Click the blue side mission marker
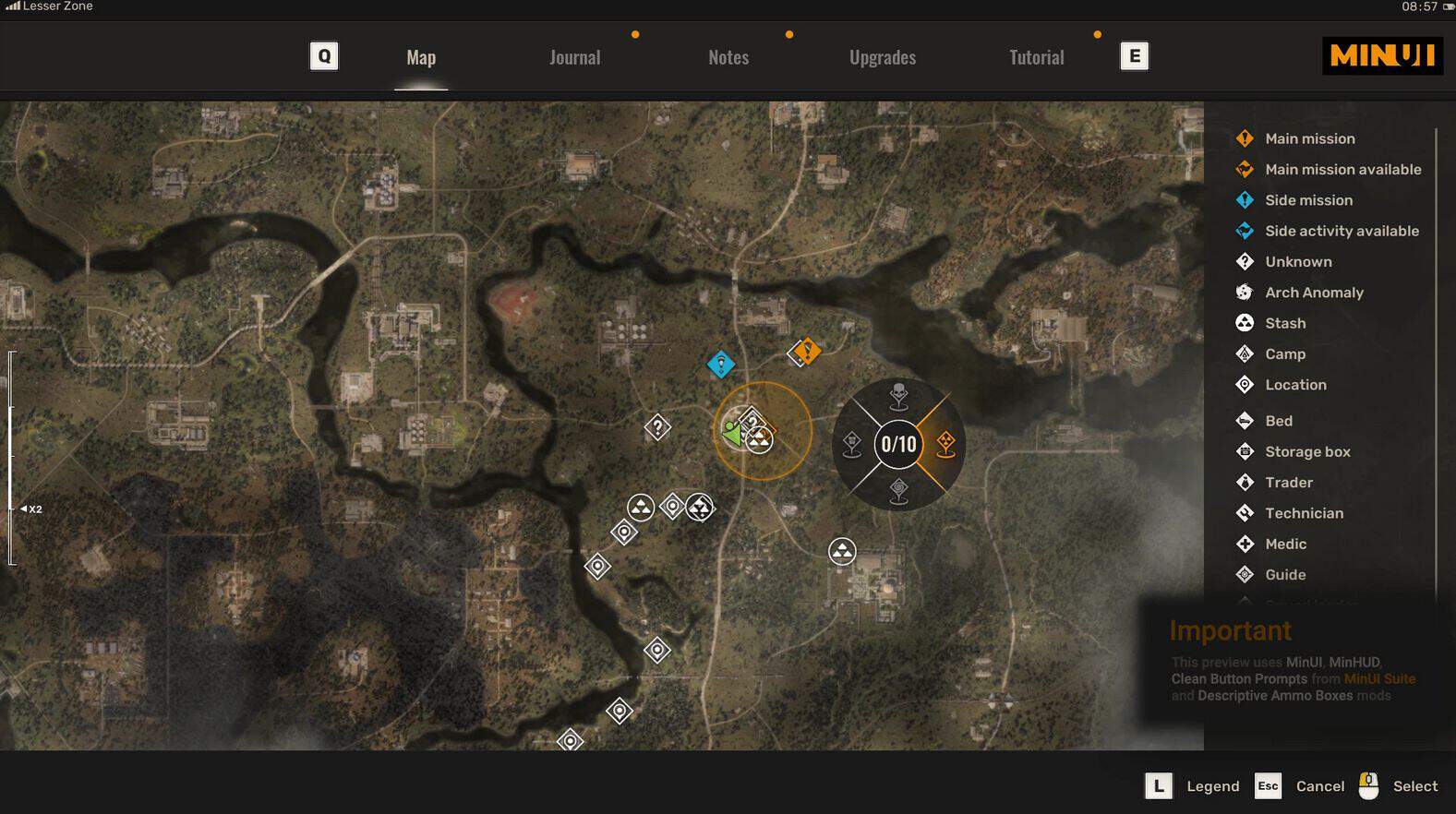 click(720, 364)
